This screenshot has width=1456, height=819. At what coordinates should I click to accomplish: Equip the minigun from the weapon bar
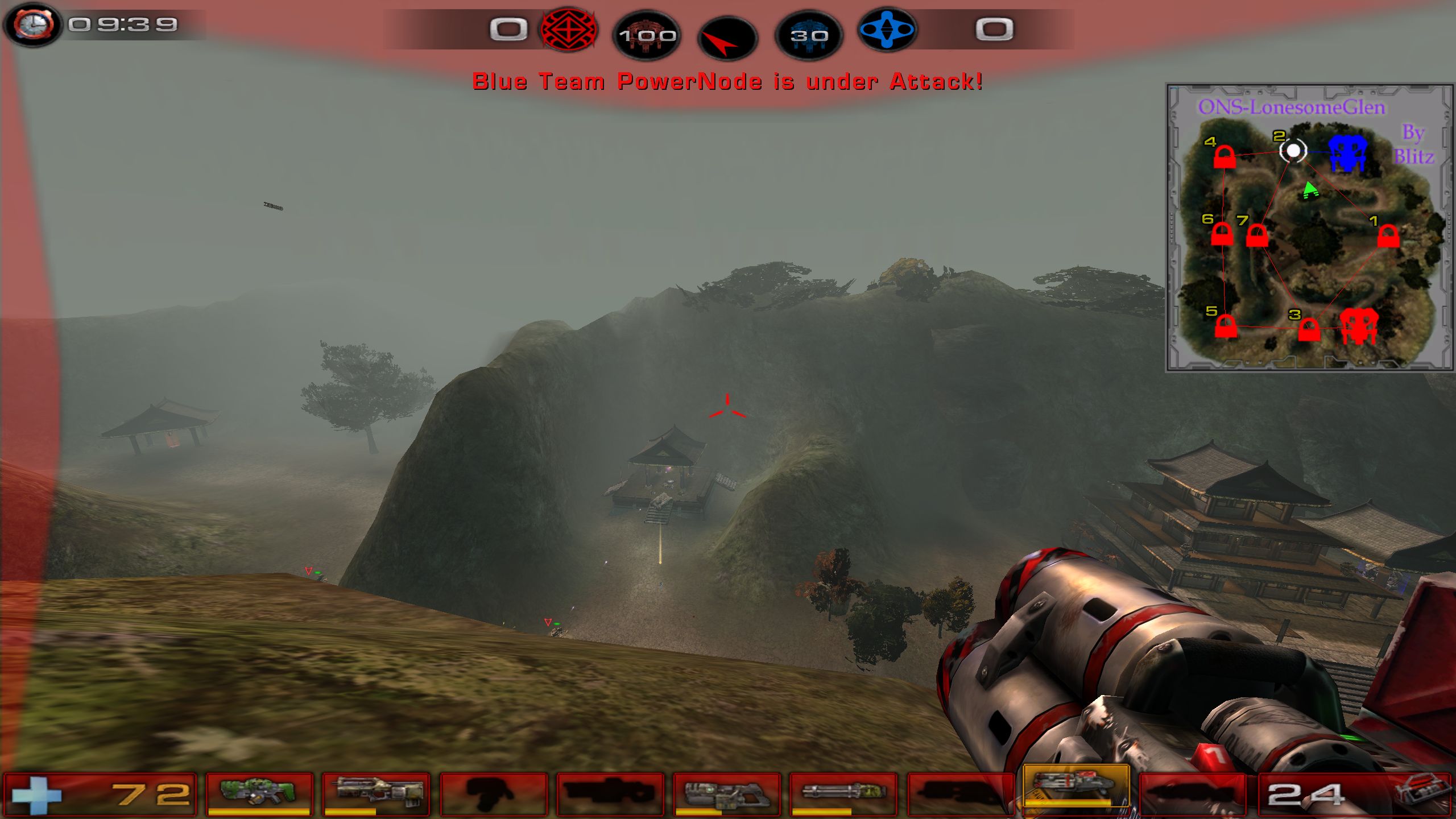pyautogui.click(x=843, y=793)
